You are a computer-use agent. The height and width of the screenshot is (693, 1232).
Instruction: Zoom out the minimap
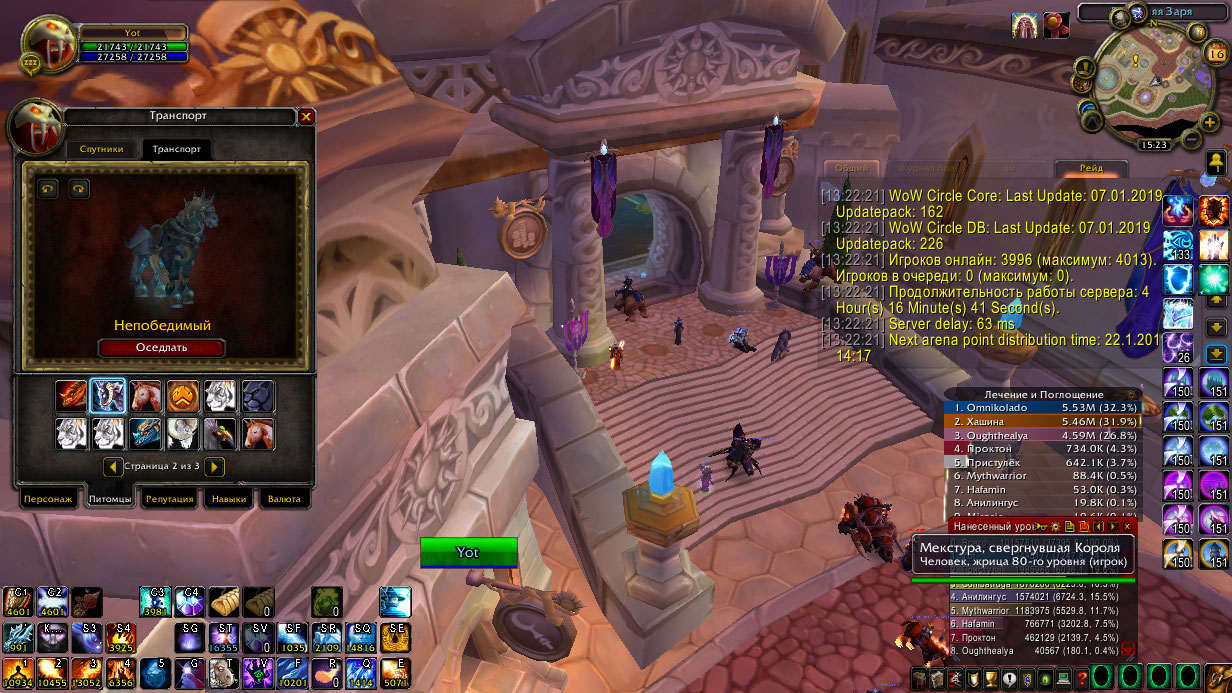point(1189,138)
